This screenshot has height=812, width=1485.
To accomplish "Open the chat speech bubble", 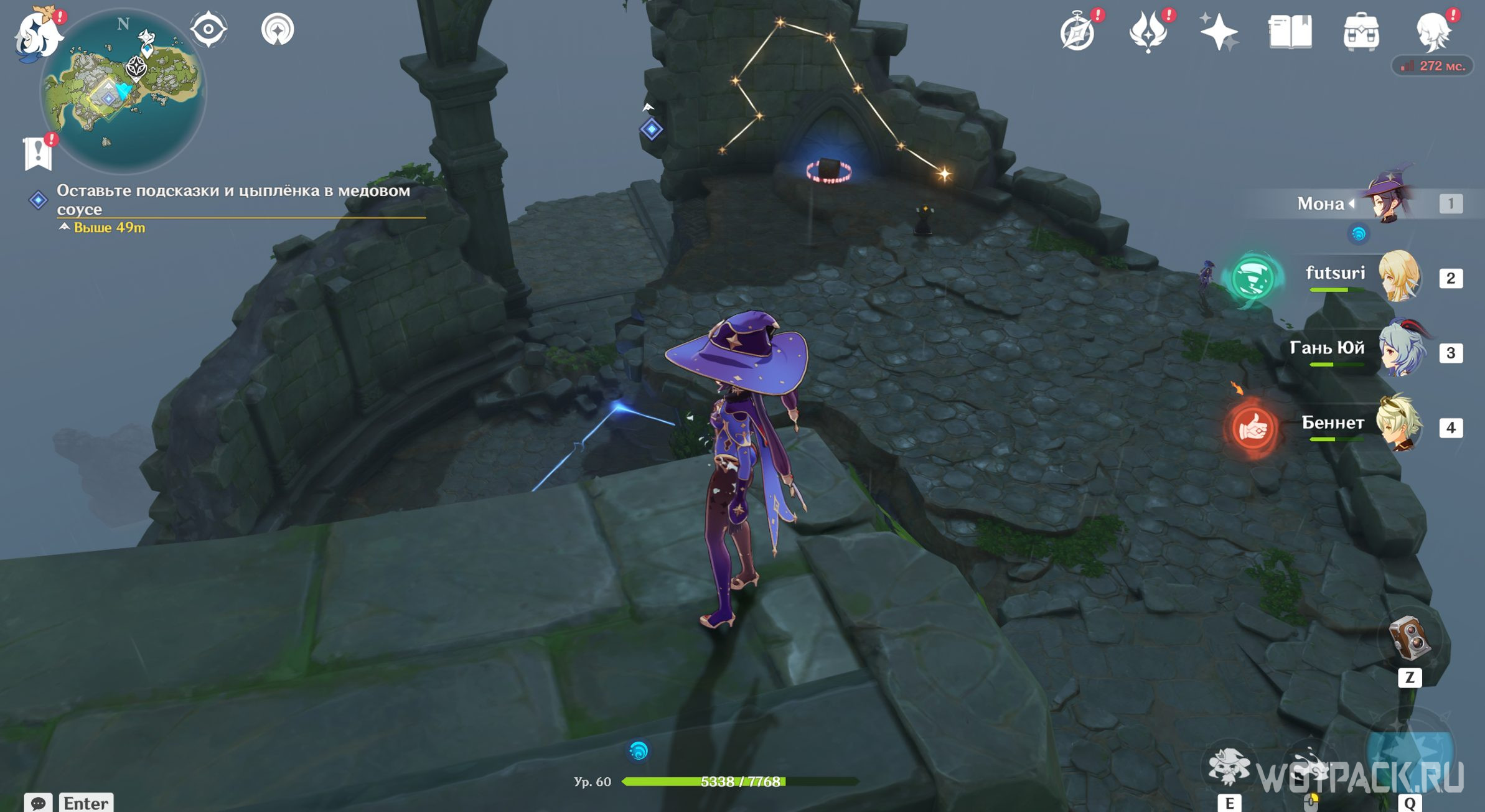I will pos(38,802).
